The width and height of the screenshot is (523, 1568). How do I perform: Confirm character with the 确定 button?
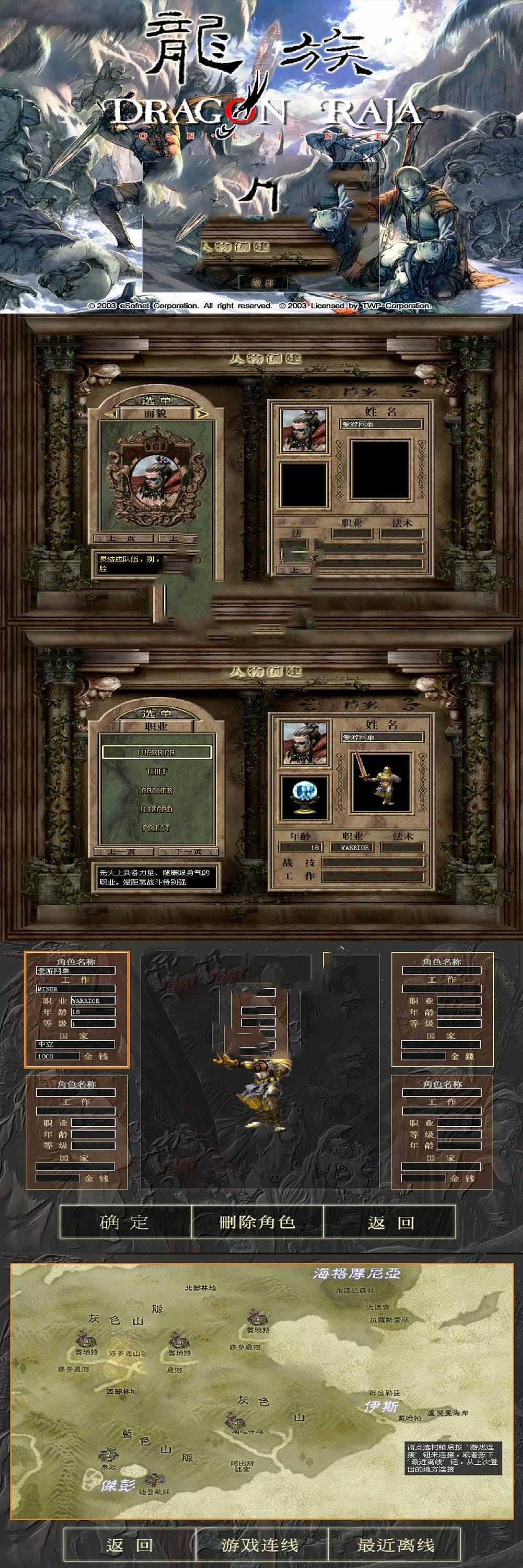(x=125, y=1221)
